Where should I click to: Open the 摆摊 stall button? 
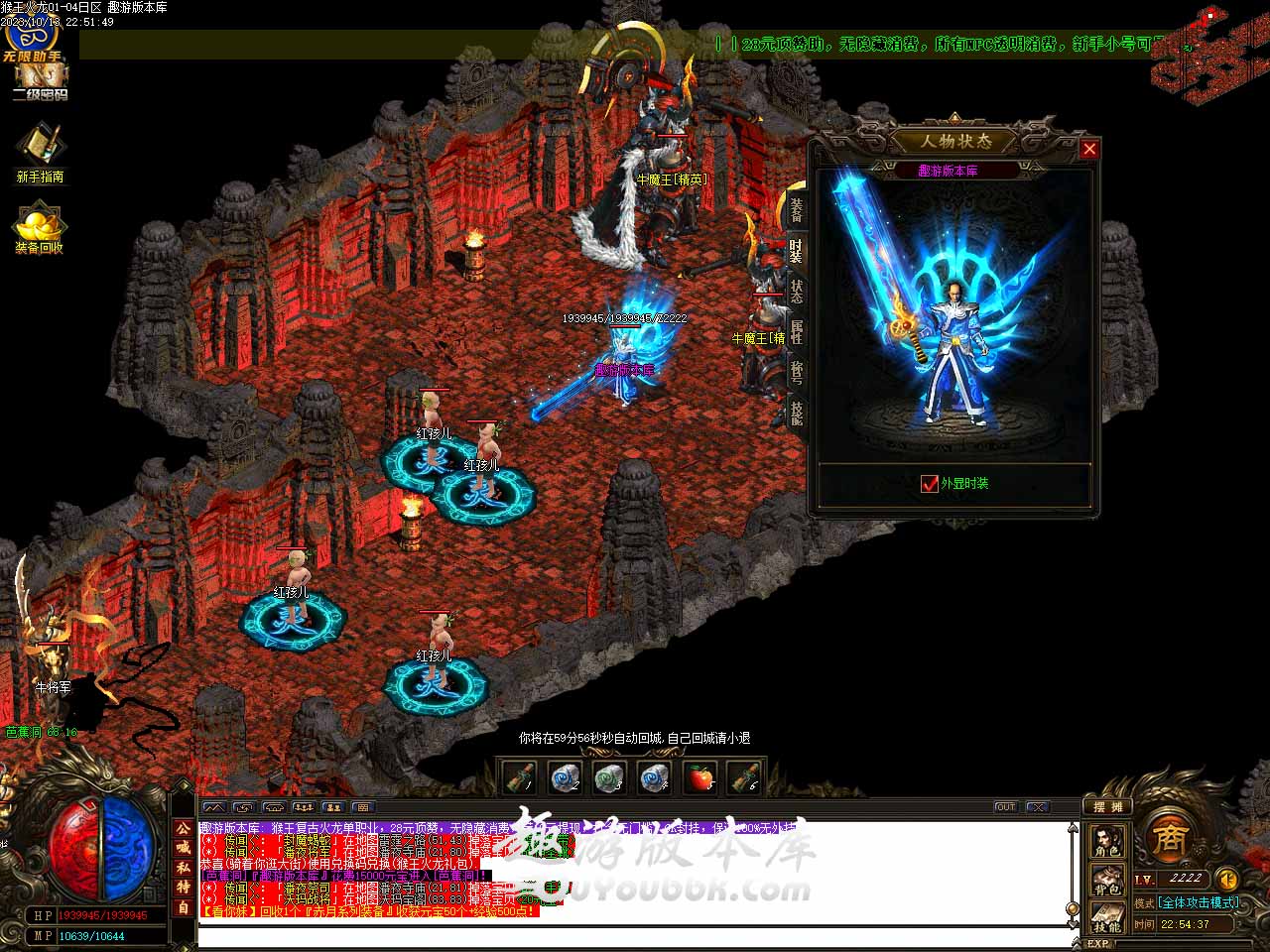1106,807
